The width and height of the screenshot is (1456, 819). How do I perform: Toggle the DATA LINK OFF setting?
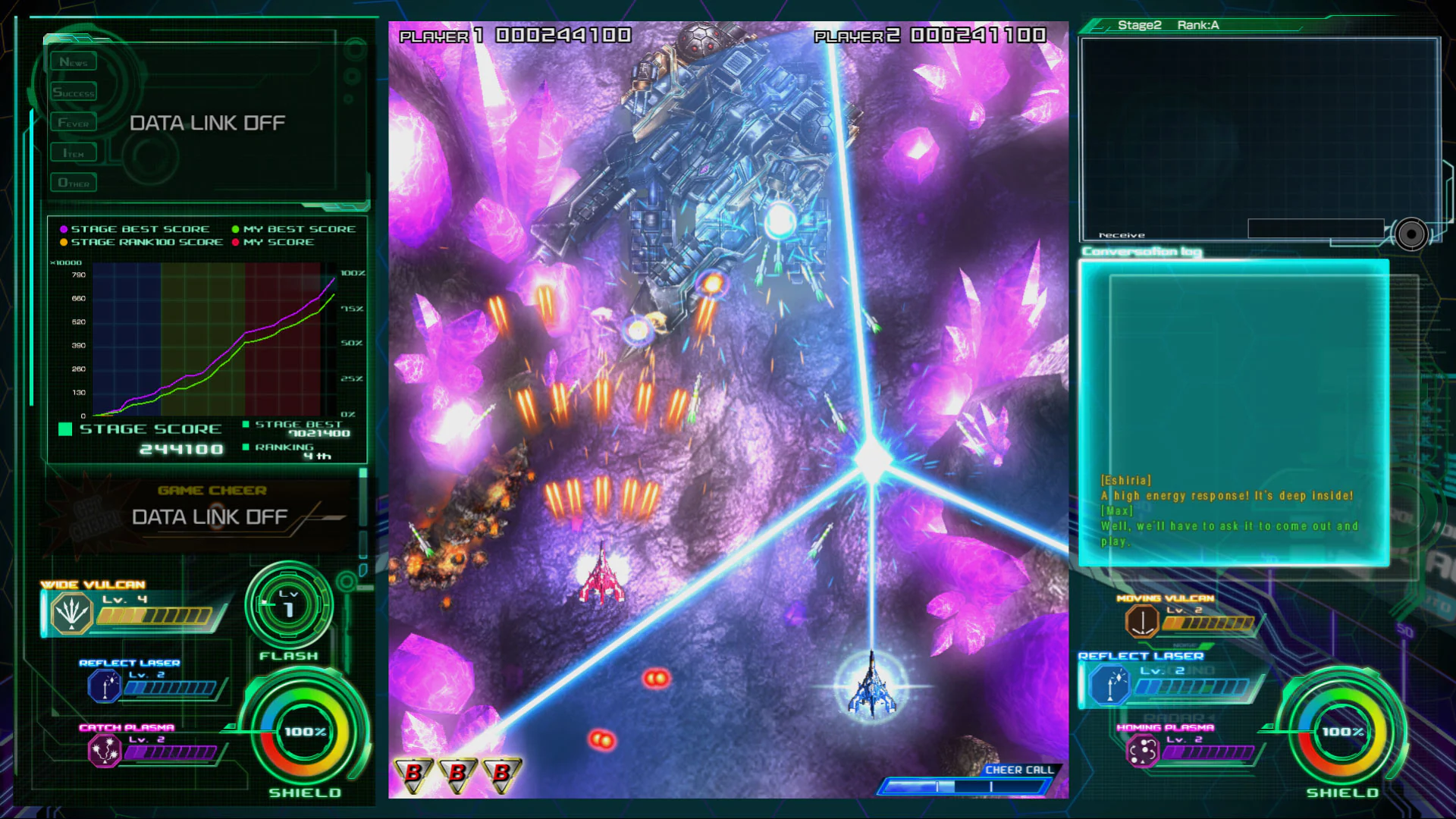[207, 122]
